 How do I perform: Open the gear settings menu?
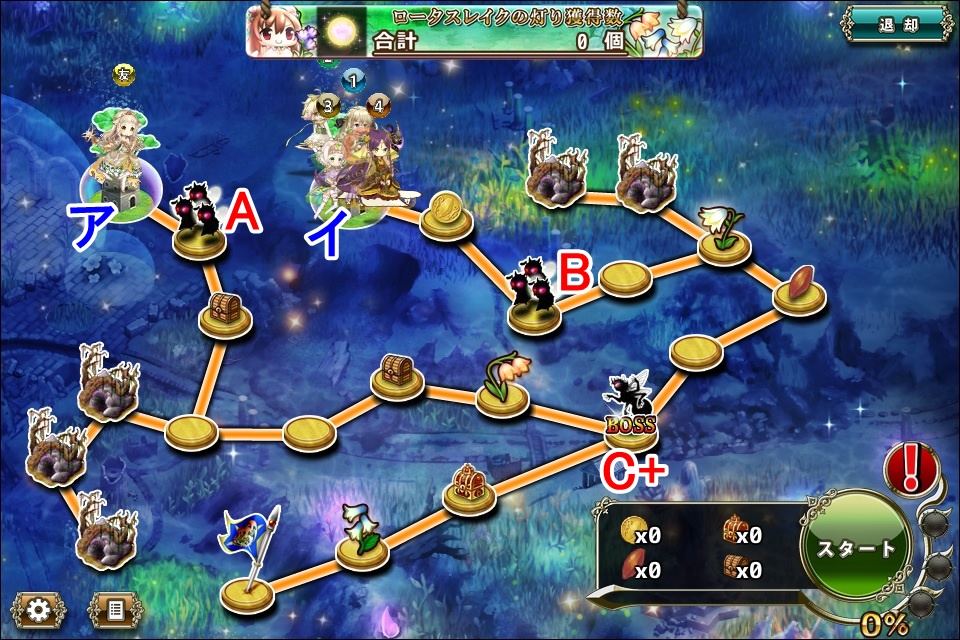pos(39,609)
